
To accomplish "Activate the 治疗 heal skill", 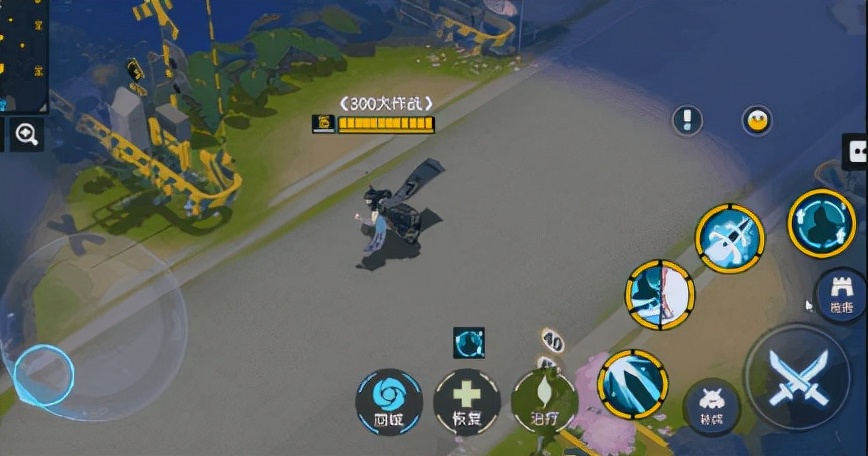I will point(544,401).
